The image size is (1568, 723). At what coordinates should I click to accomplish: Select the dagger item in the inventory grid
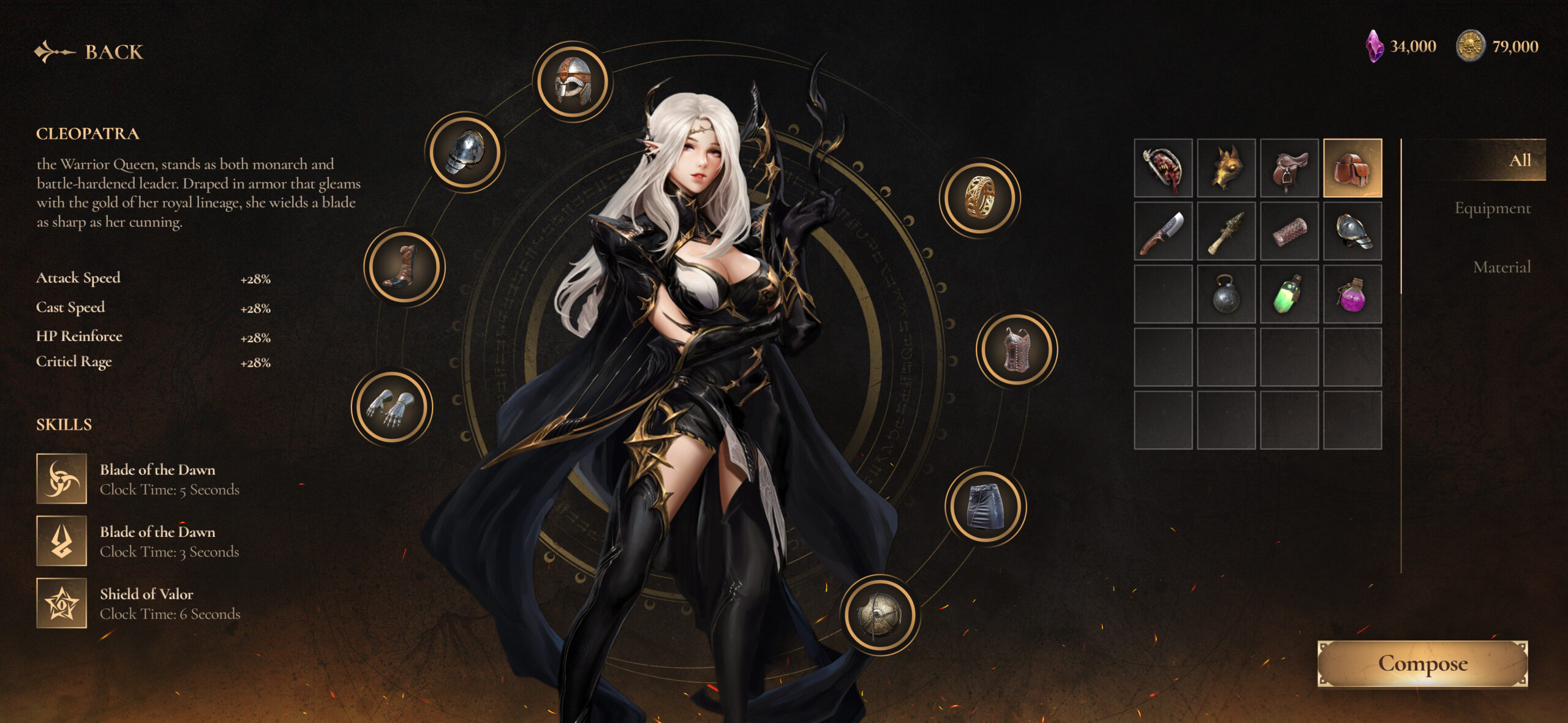[1162, 234]
